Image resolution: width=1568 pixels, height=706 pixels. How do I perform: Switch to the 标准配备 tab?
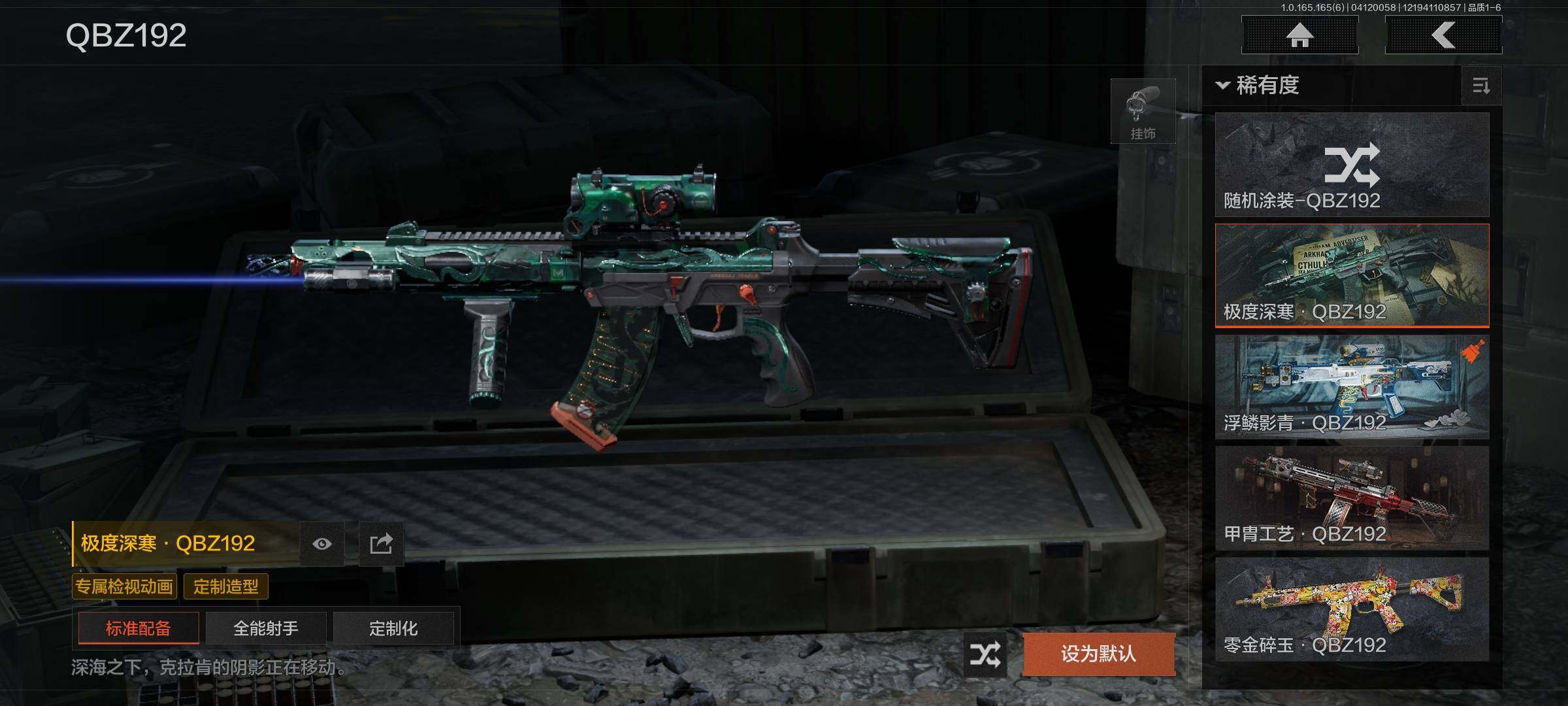139,628
